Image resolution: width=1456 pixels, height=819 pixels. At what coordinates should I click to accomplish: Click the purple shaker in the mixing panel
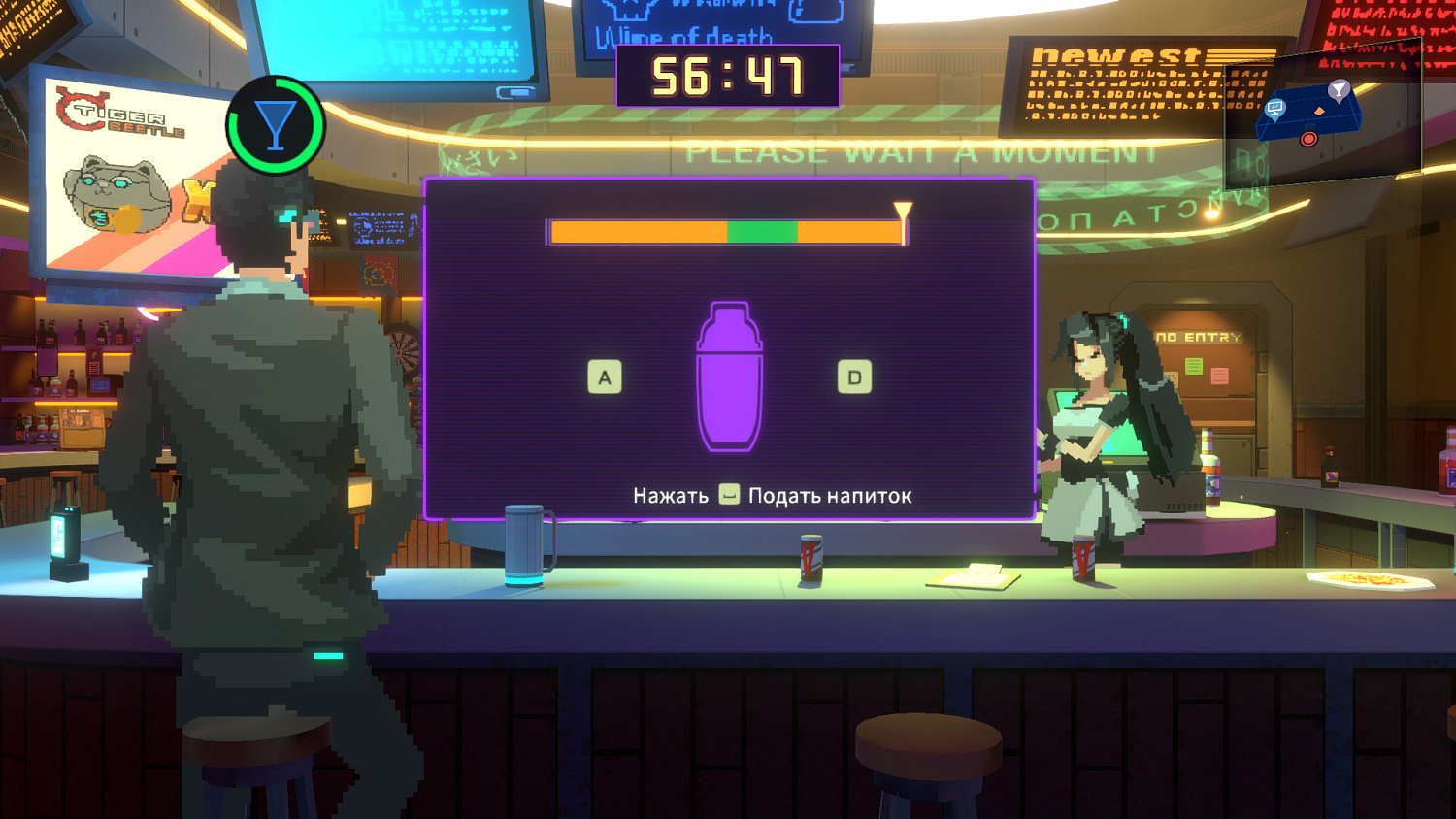click(729, 377)
